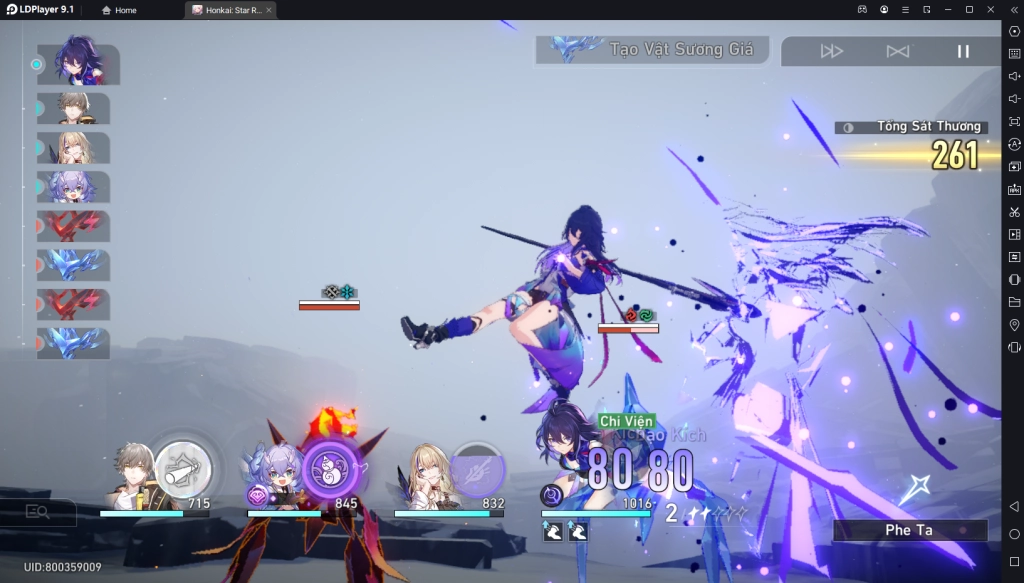Select Seele at top of turn order

pos(78,64)
